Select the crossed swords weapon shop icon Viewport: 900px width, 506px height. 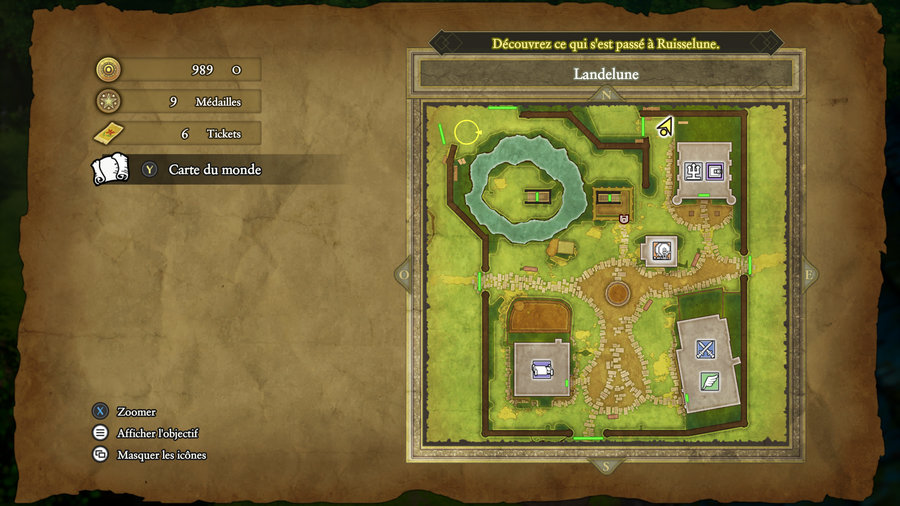(705, 349)
